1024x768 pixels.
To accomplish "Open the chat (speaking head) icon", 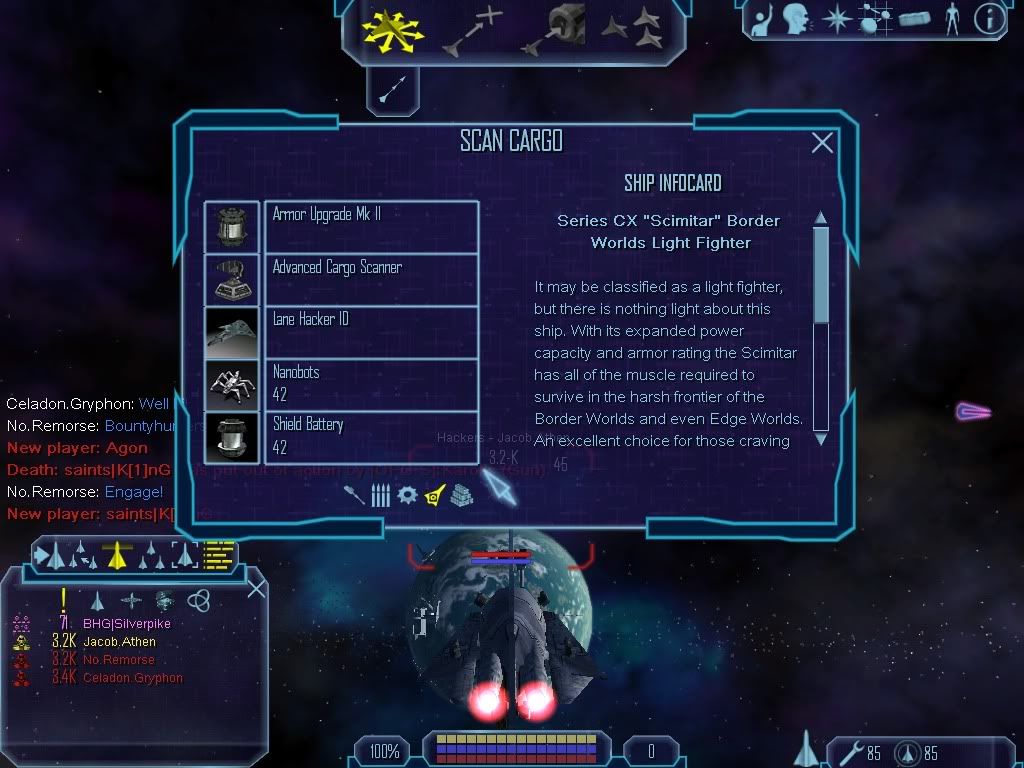I will [795, 19].
